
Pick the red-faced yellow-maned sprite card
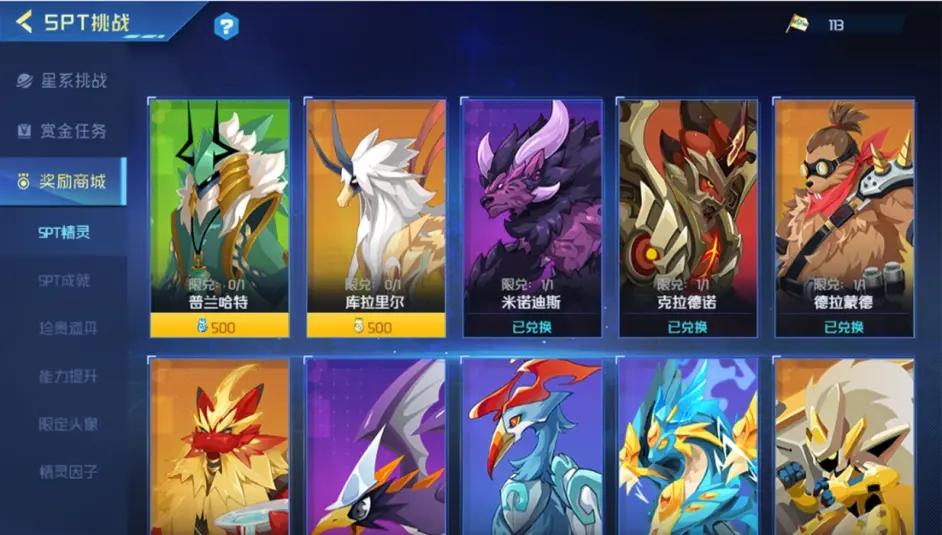coord(219,447)
